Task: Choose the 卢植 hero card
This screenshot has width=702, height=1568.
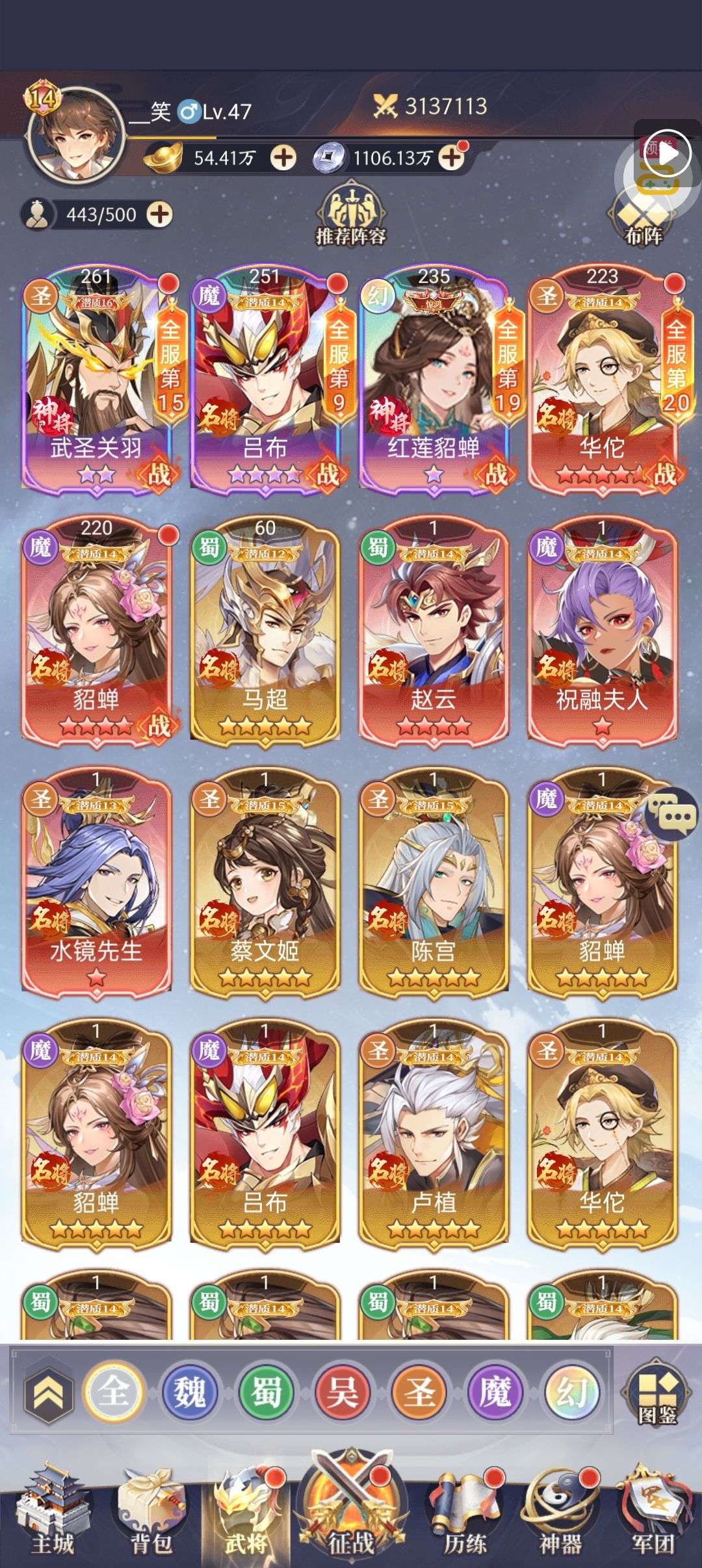Action: click(x=434, y=1134)
